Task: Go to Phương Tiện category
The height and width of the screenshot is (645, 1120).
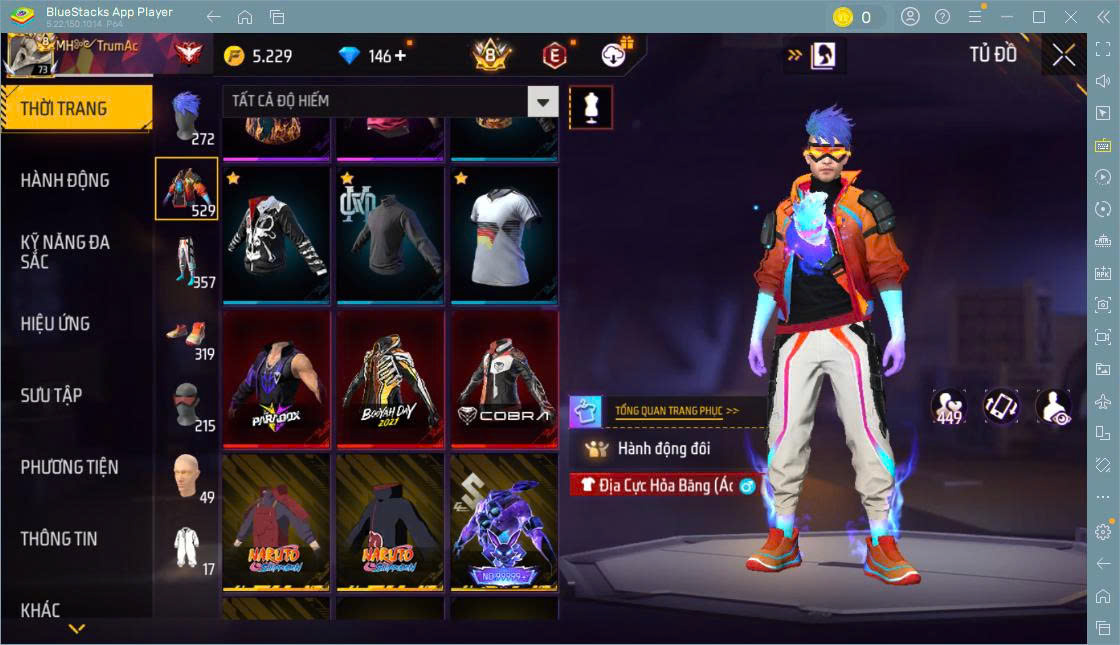Action: 70,467
